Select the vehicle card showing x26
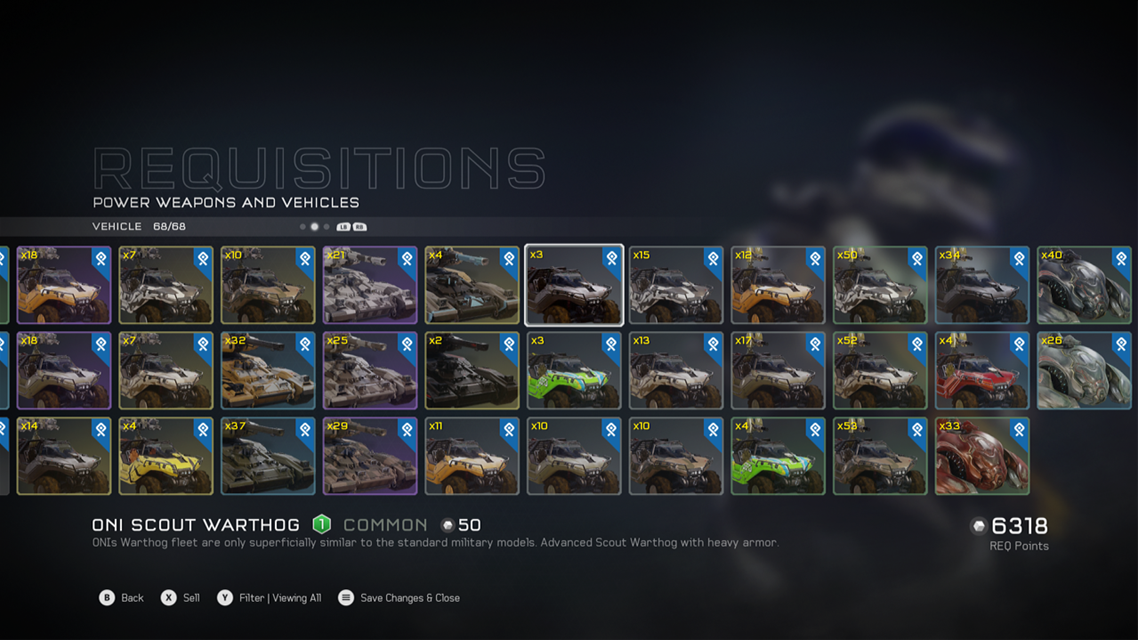The image size is (1138, 640). (1084, 371)
